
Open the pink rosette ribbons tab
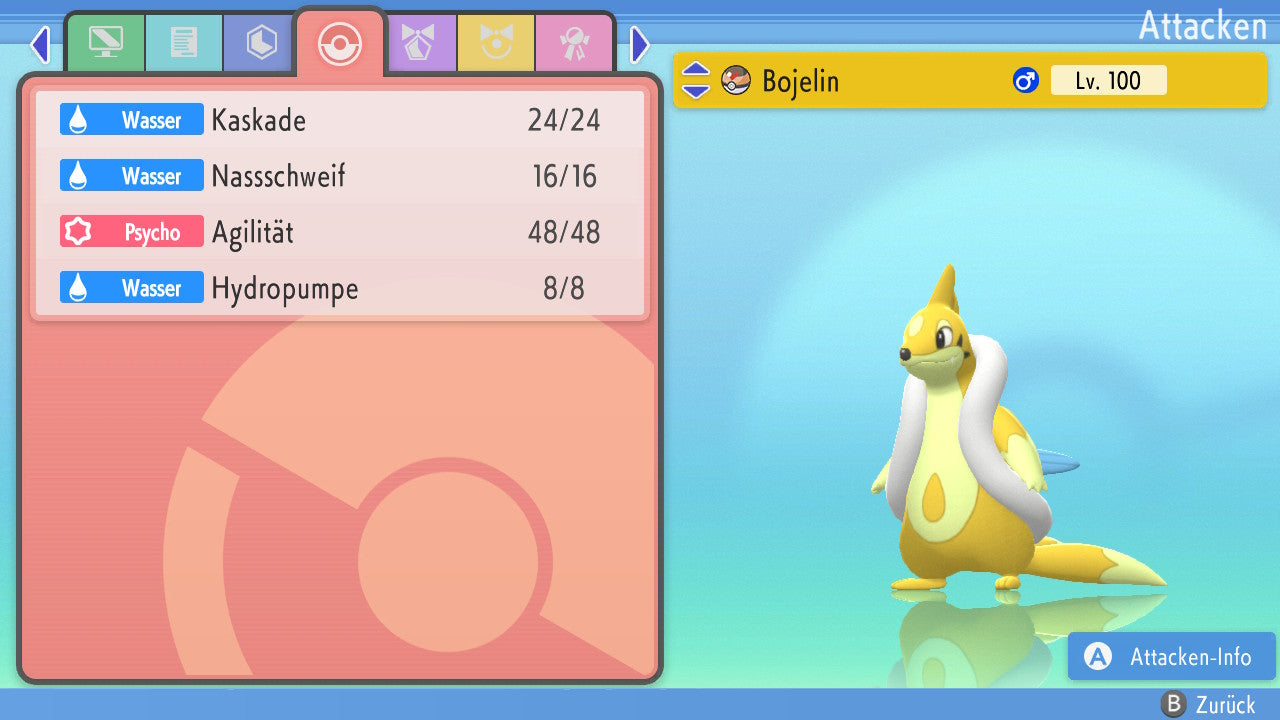click(574, 43)
